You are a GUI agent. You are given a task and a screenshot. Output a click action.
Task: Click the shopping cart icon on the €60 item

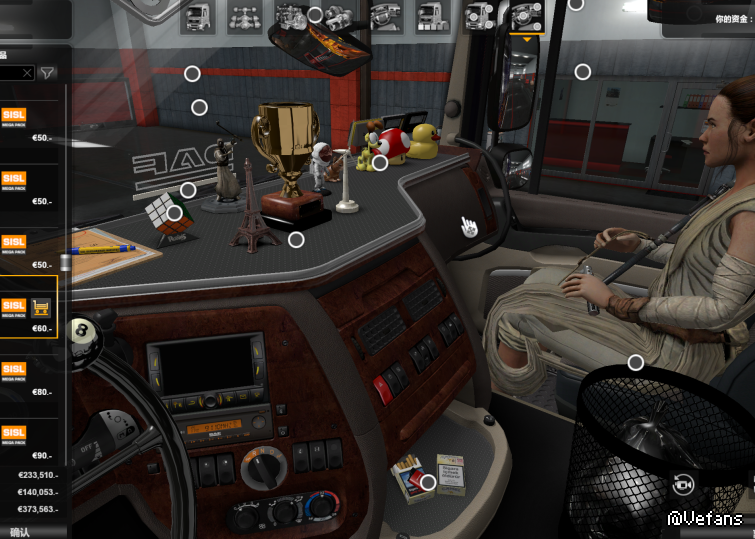(42, 308)
